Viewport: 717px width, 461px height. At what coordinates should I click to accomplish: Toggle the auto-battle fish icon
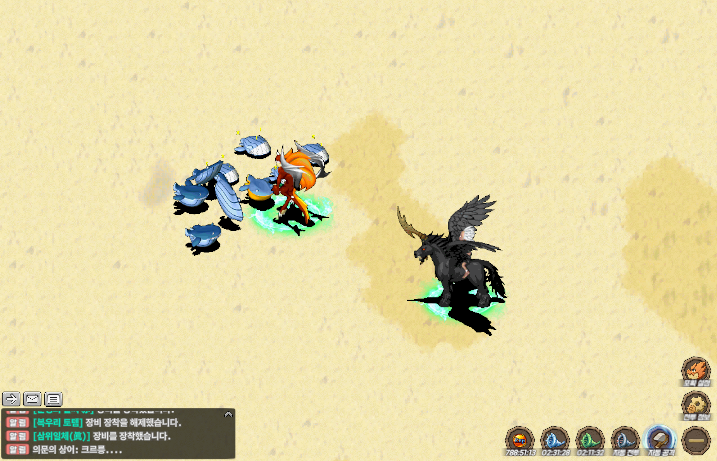(x=625, y=438)
